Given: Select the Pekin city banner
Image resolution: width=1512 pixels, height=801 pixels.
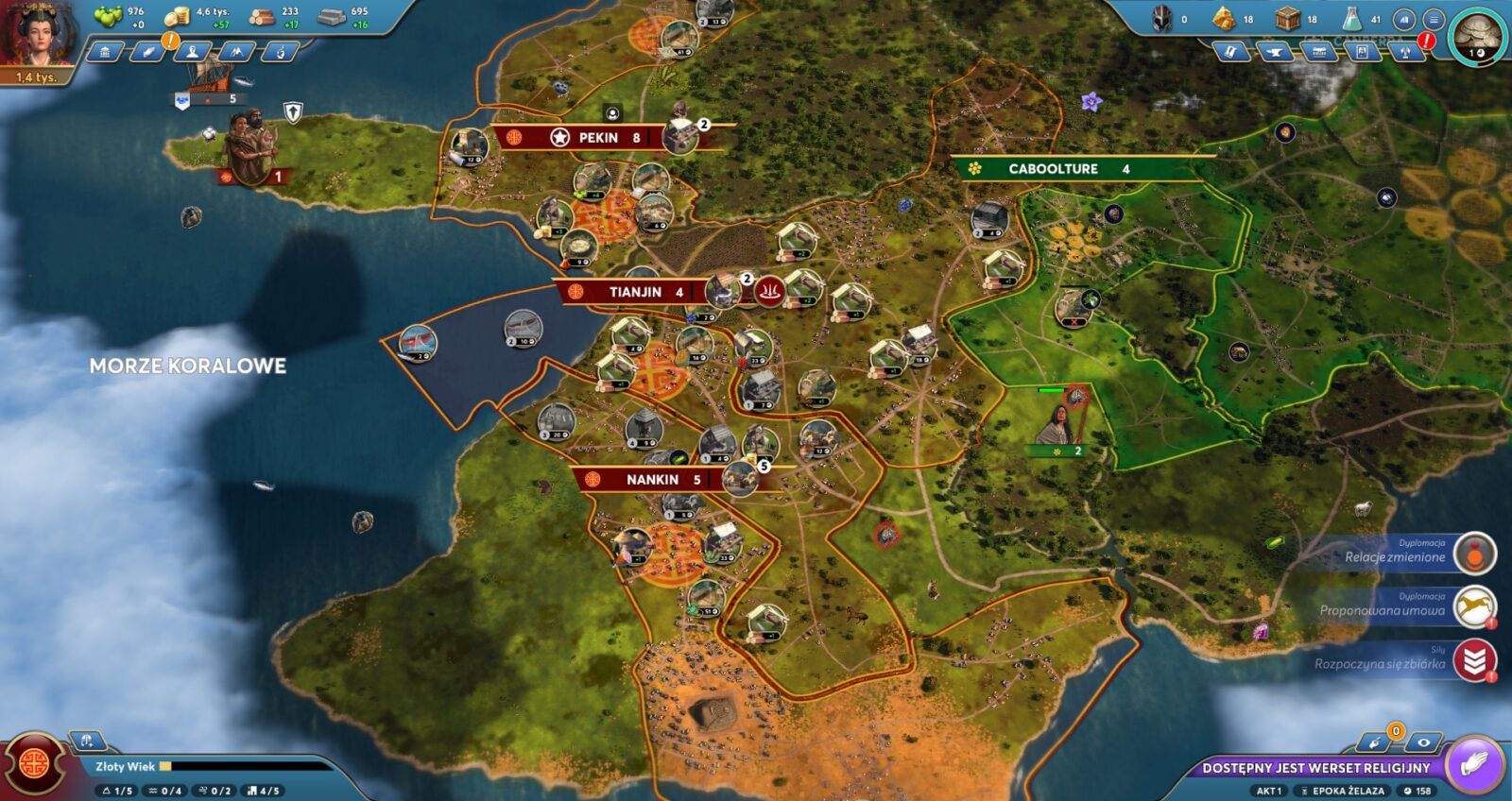Looking at the screenshot, I should tap(596, 138).
